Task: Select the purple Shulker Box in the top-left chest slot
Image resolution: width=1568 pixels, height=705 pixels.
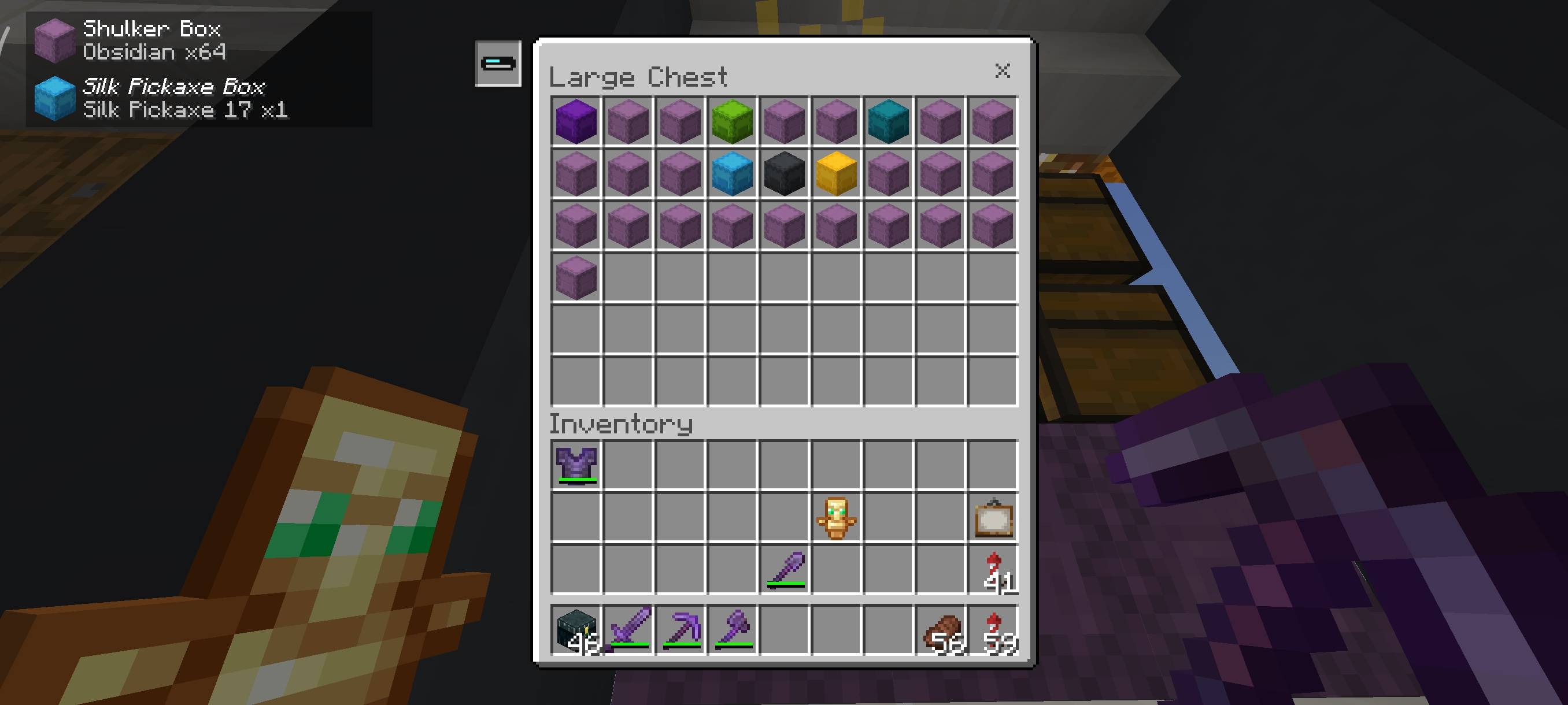Action: coord(576,121)
